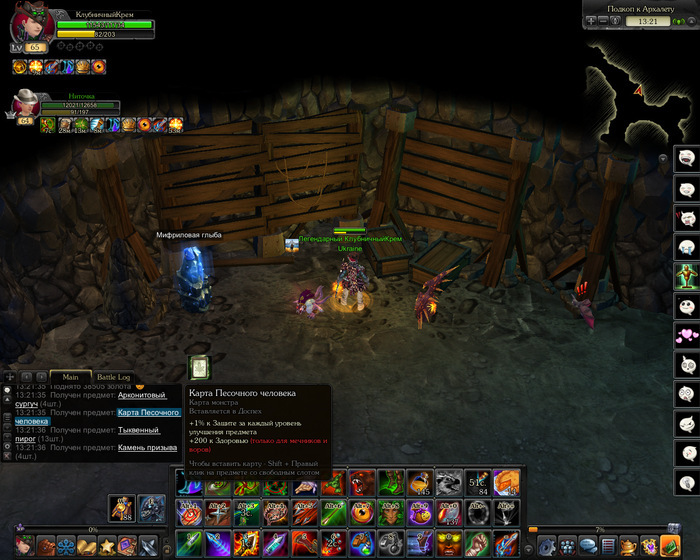Open the star menu icon in bottom-left bar

tap(107, 546)
